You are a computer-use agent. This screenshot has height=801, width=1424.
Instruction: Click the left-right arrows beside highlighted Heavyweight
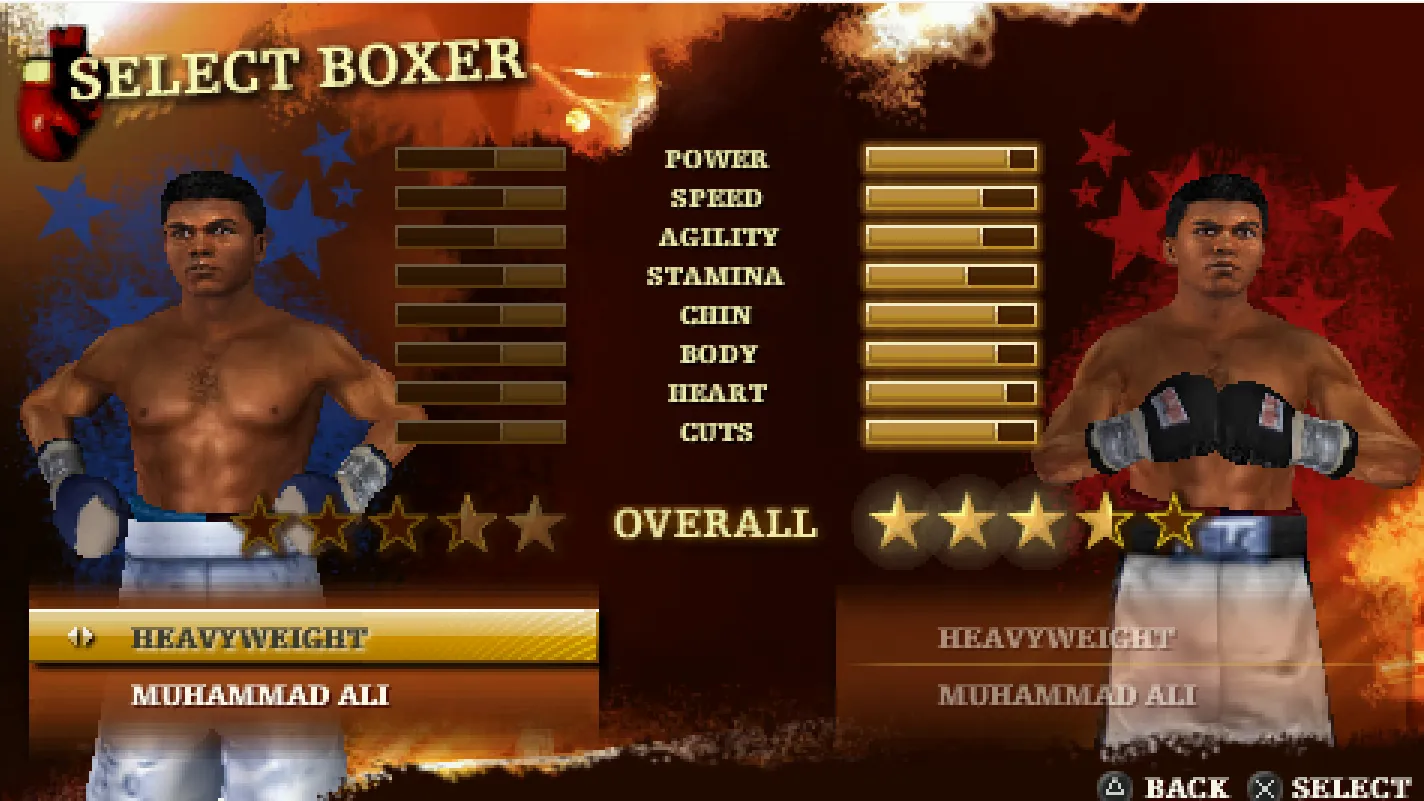81,637
